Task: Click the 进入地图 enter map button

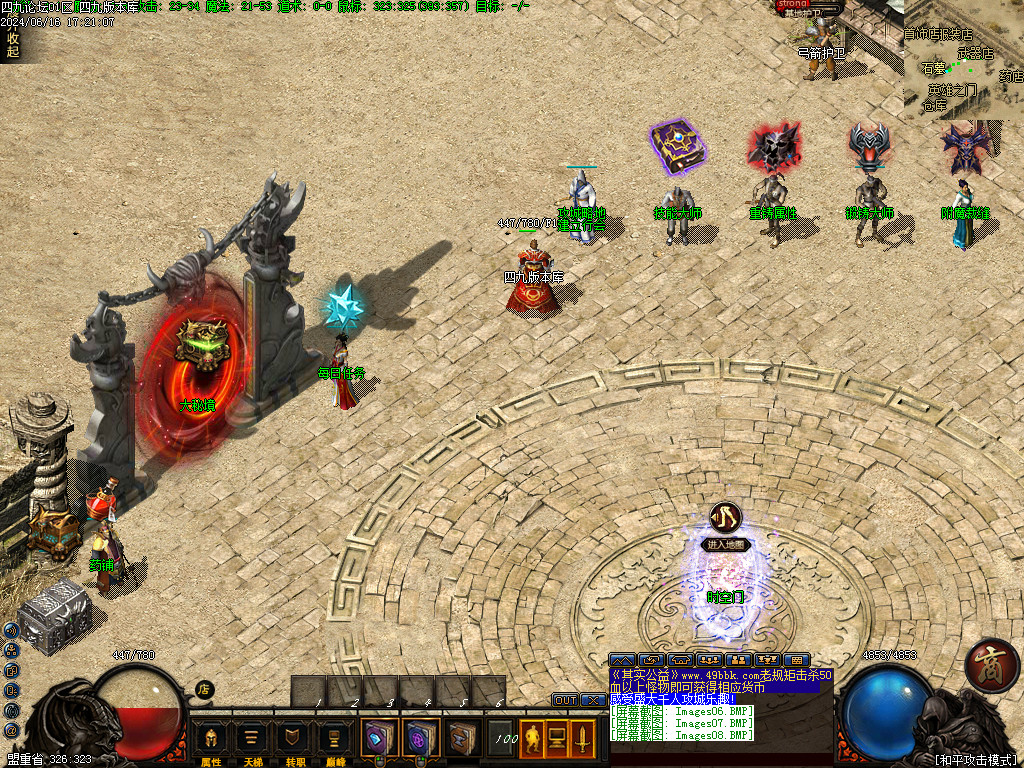Action: [725, 545]
